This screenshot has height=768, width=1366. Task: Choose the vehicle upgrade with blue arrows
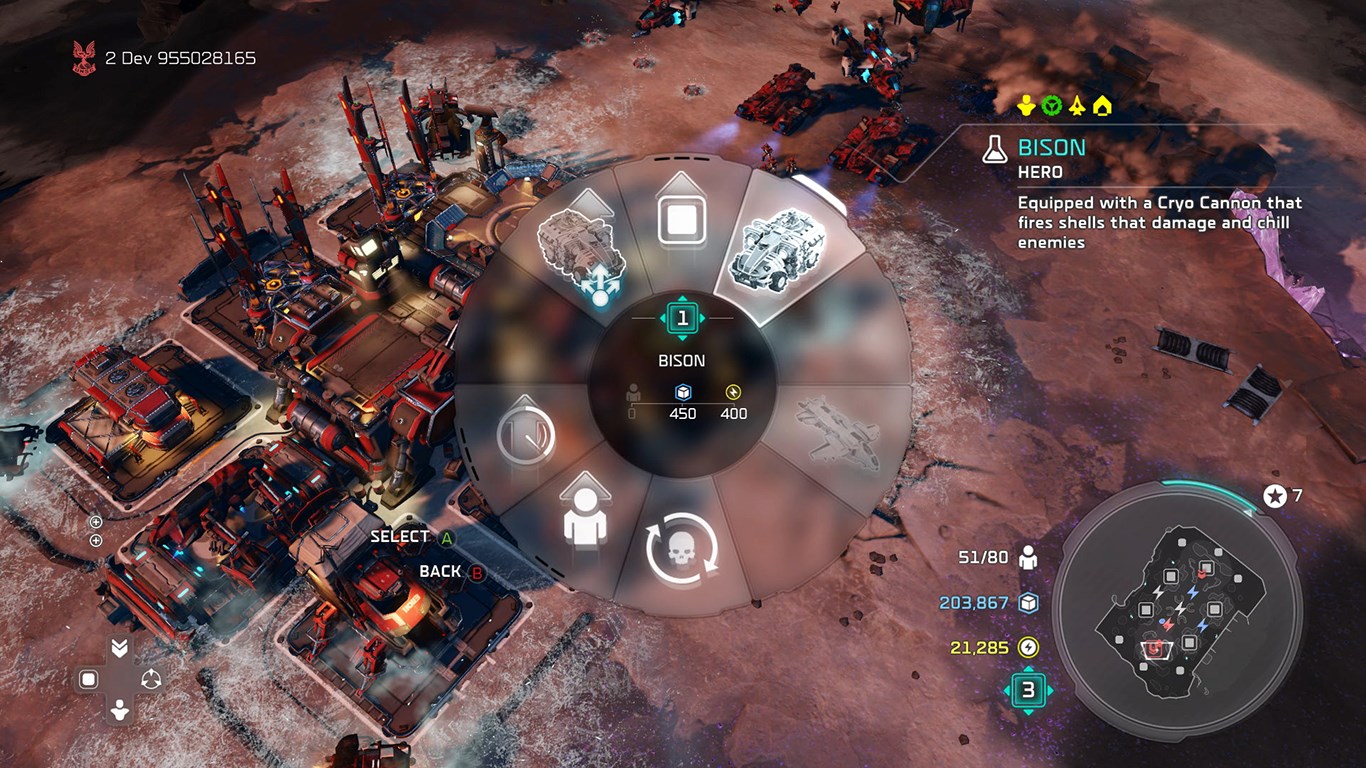click(582, 250)
